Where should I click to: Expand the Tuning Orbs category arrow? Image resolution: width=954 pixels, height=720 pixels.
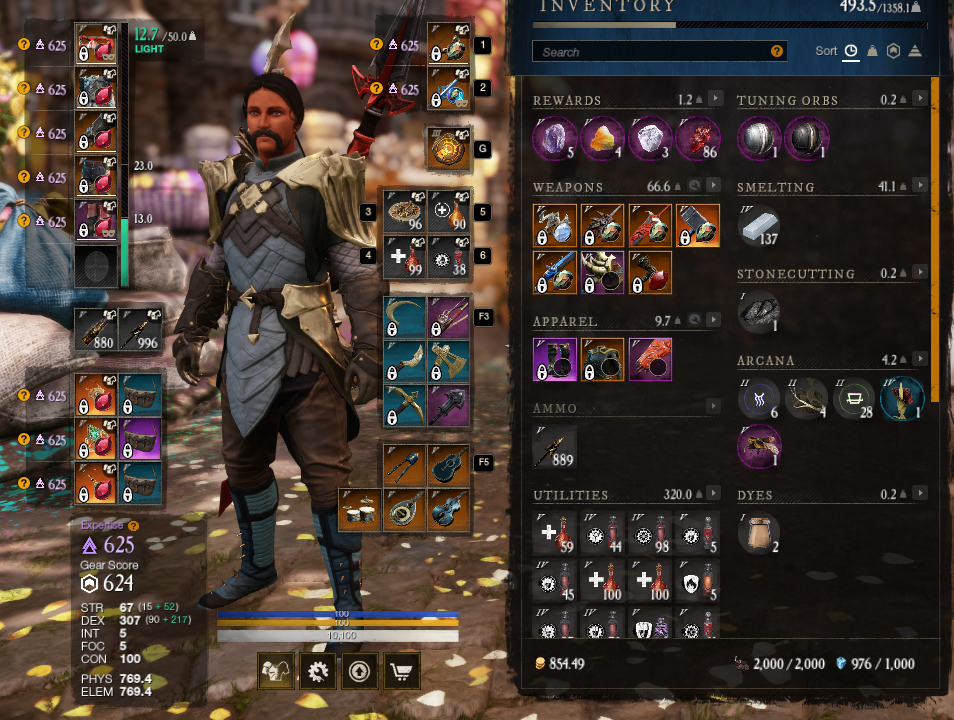point(919,99)
